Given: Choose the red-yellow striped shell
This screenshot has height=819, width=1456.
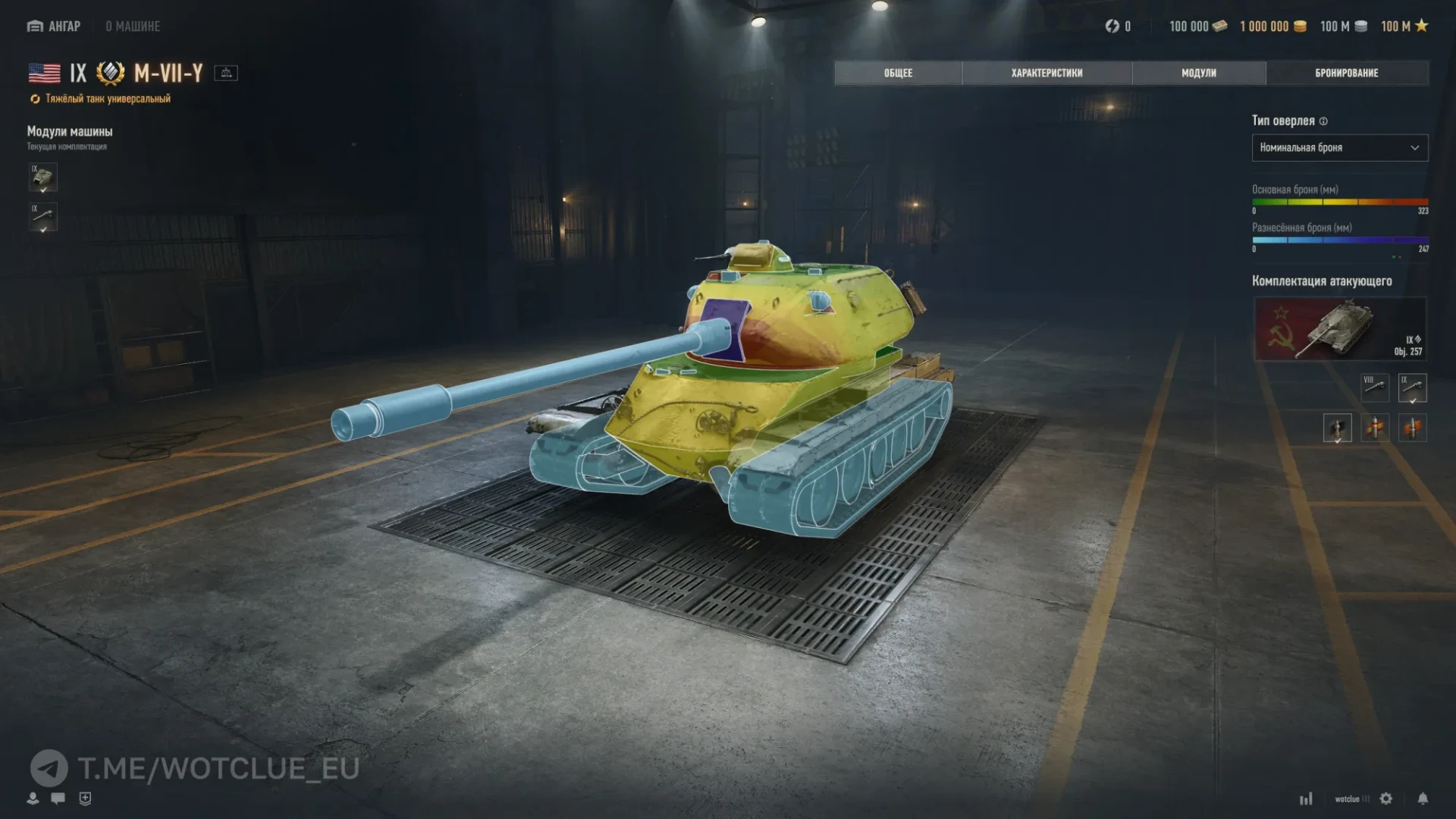Looking at the screenshot, I should tap(1375, 428).
